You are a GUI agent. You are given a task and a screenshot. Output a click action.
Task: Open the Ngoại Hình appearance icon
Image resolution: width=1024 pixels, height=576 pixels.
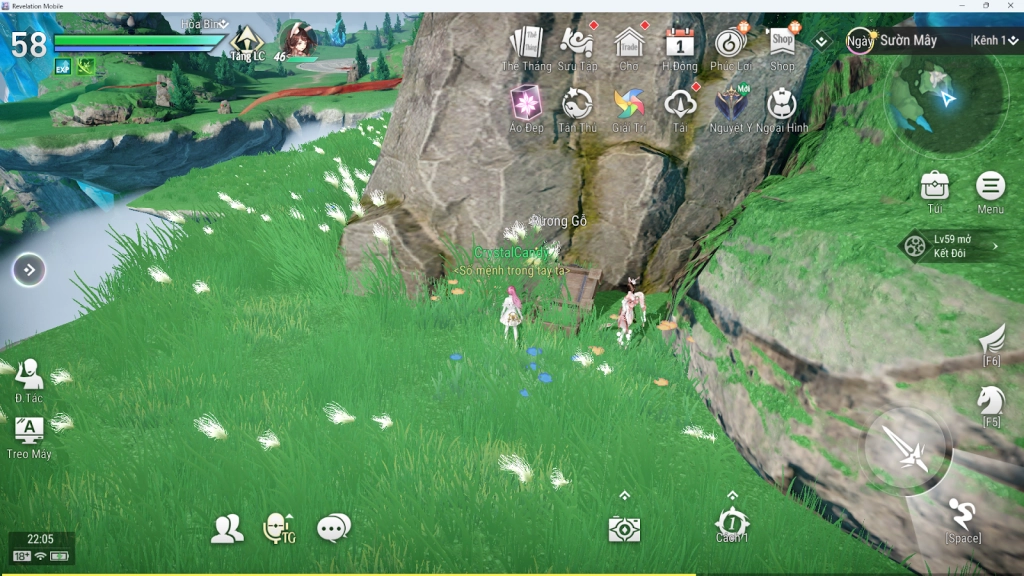point(782,104)
